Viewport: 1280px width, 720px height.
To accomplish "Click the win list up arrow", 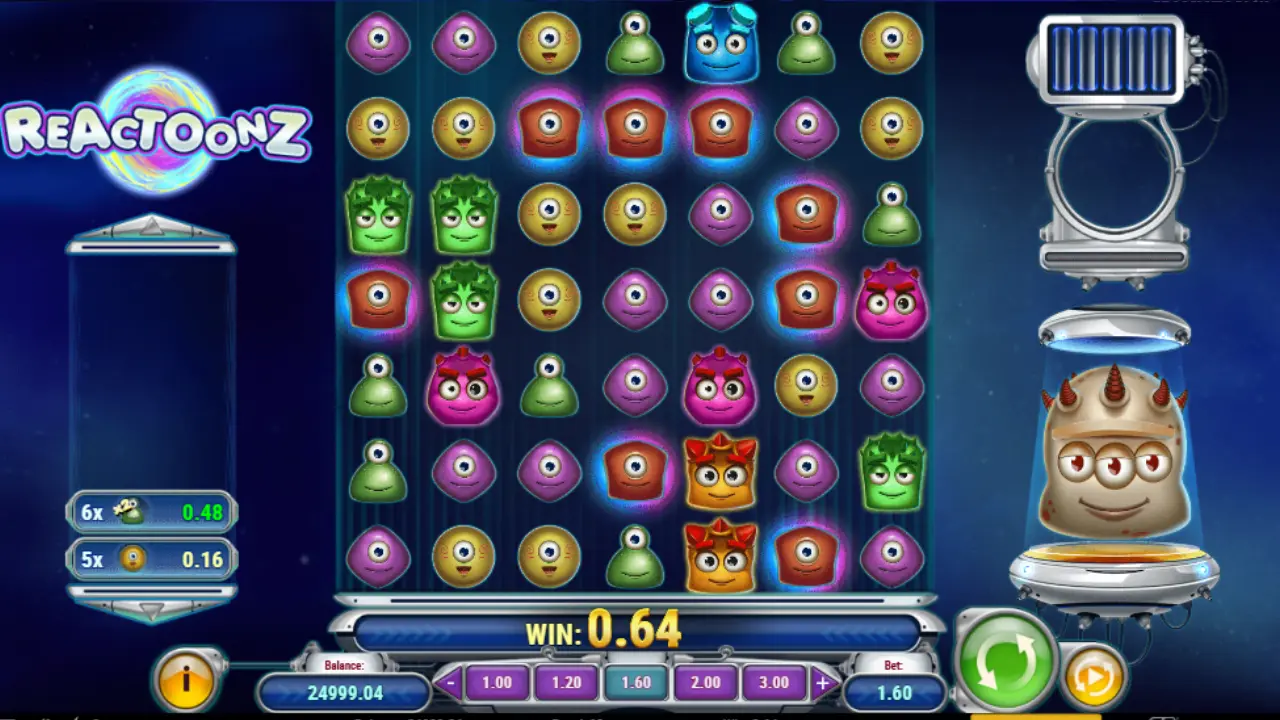I will [x=151, y=228].
